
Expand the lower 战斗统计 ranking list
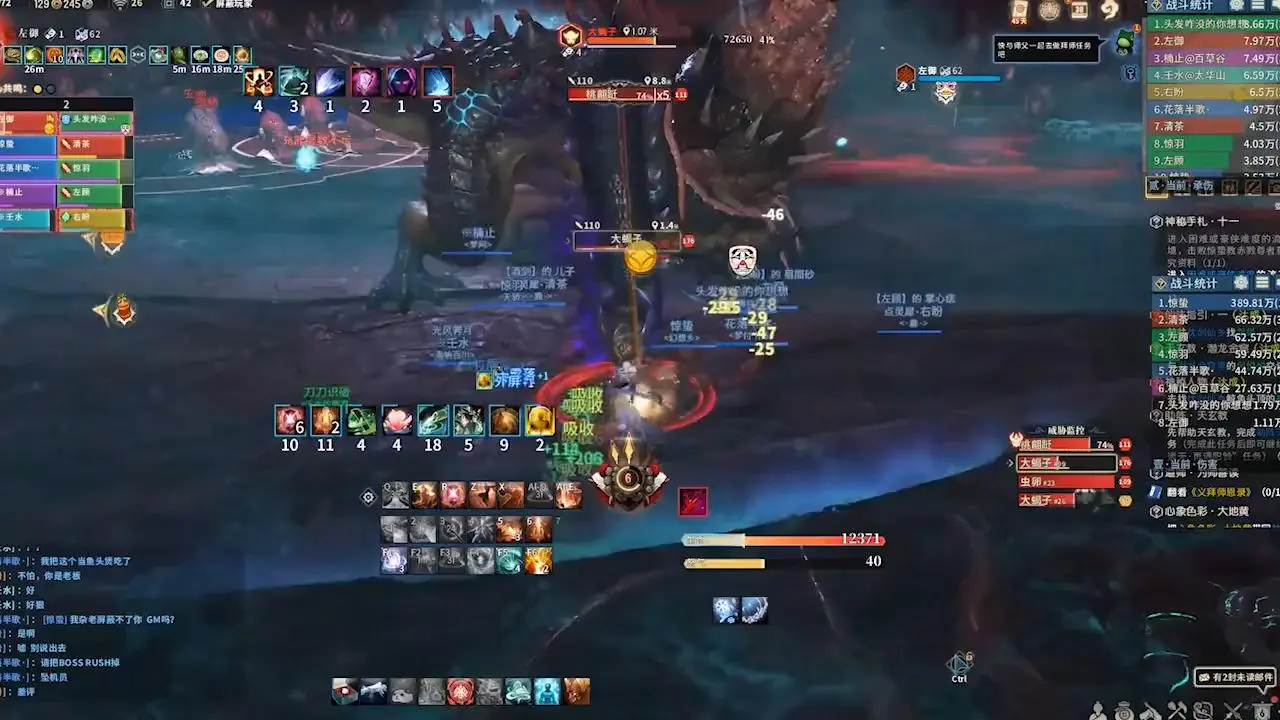1260,283
